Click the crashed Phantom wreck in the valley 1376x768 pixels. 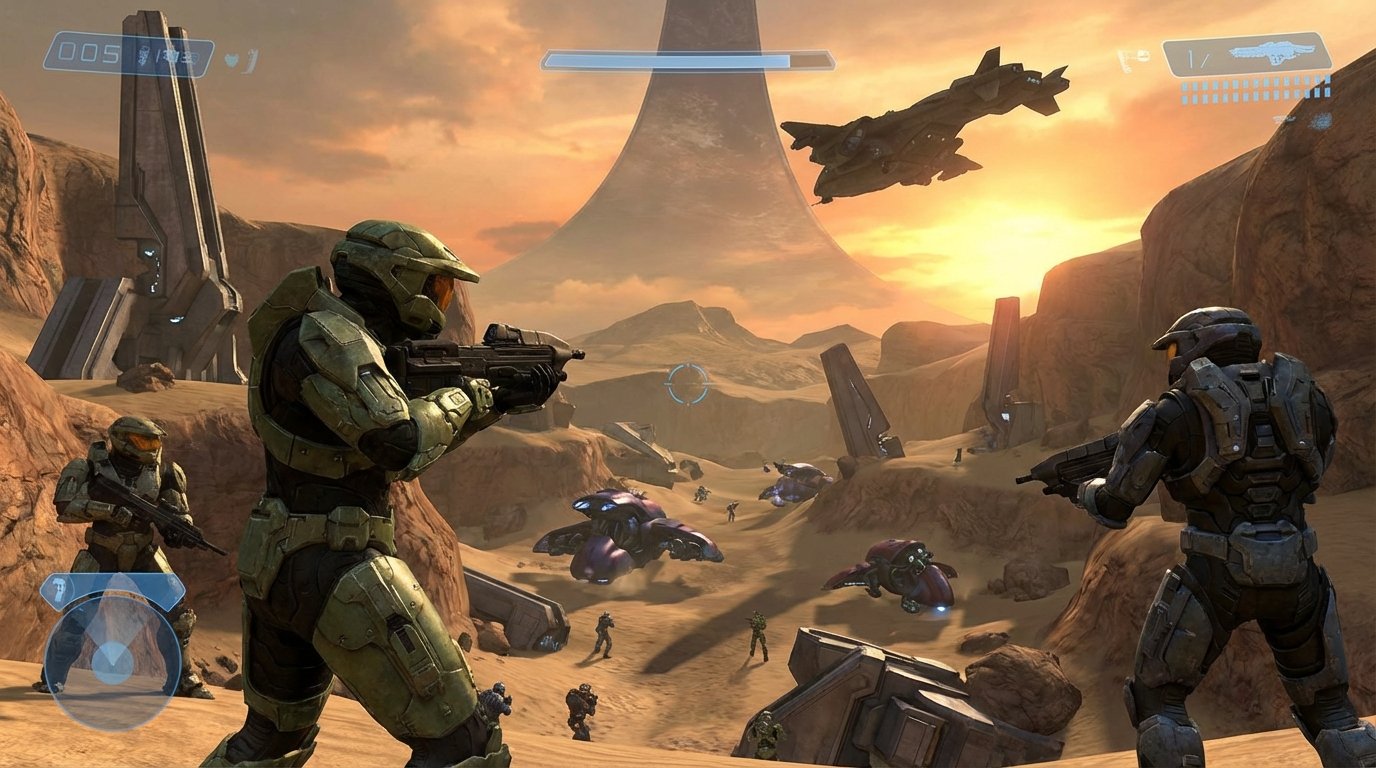630,530
